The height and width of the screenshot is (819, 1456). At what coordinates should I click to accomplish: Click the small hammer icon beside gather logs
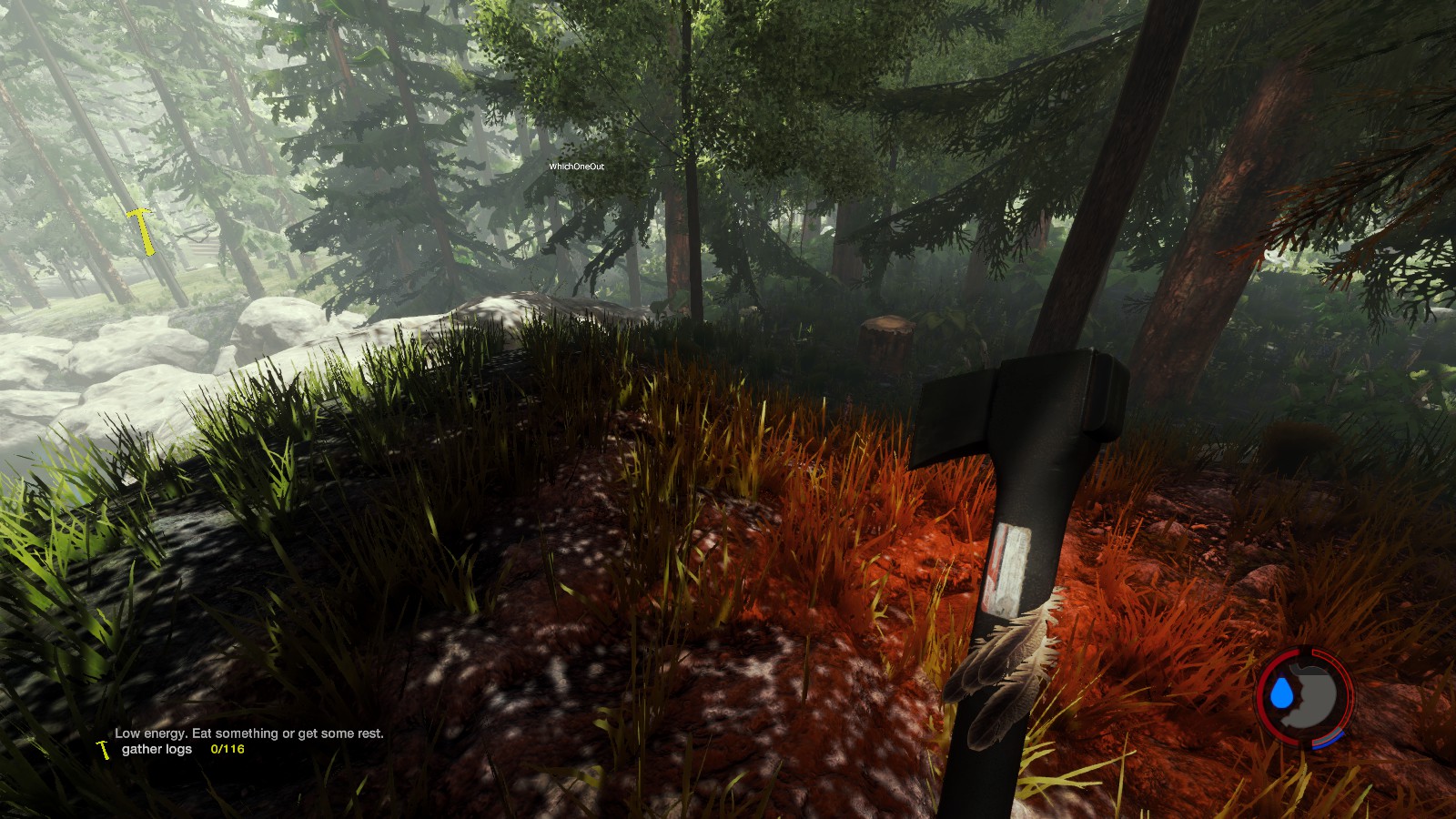coord(104,749)
